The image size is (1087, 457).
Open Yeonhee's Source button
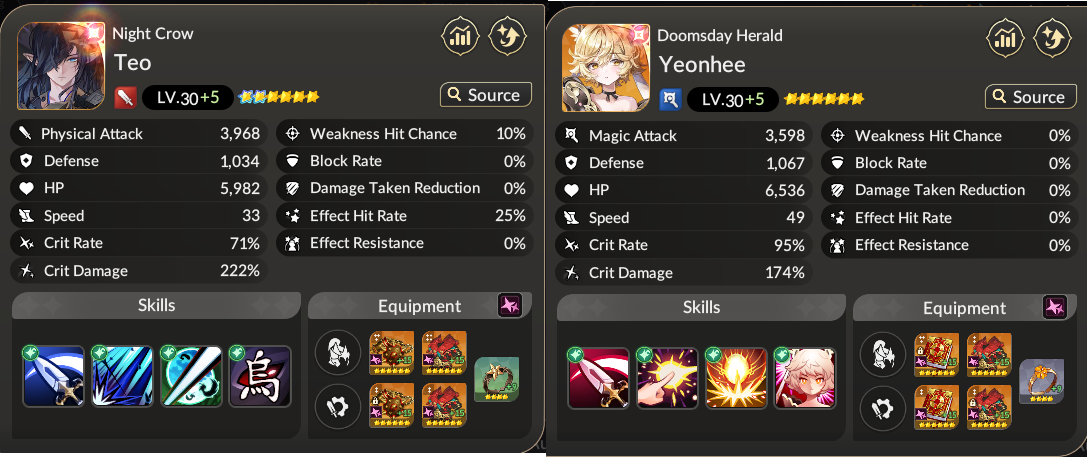click(x=1030, y=97)
